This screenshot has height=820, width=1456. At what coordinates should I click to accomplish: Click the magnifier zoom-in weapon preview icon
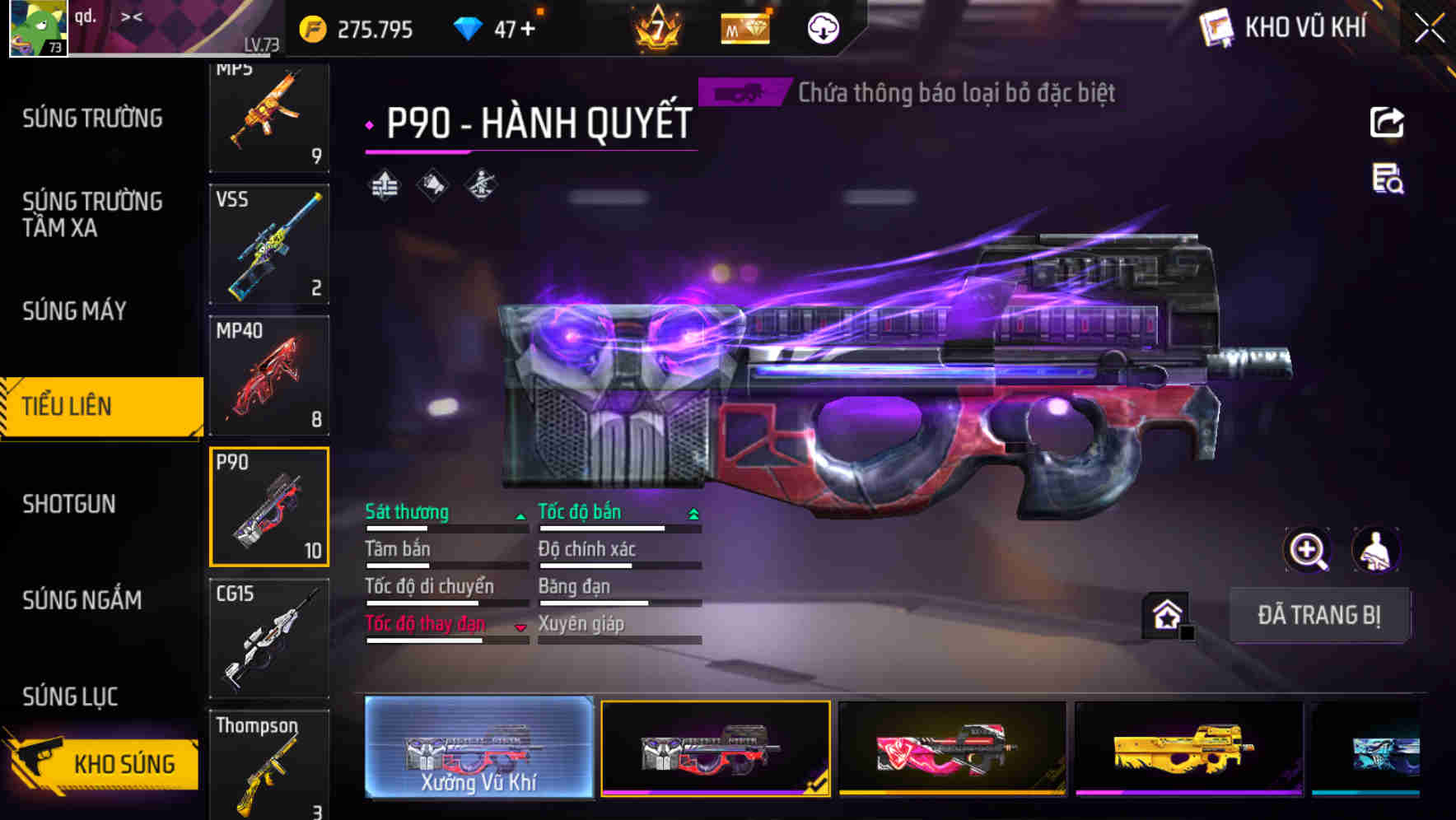coord(1309,550)
